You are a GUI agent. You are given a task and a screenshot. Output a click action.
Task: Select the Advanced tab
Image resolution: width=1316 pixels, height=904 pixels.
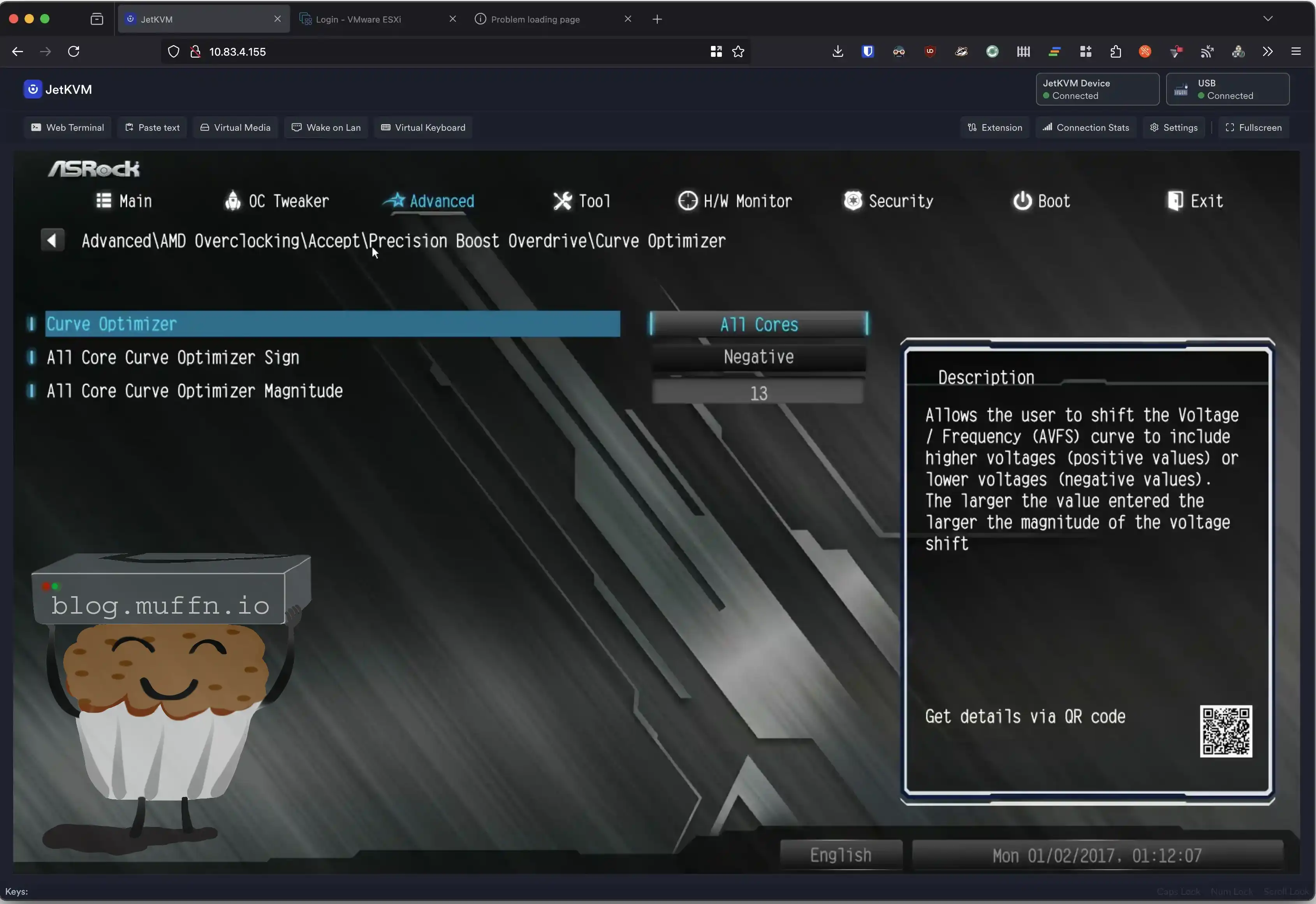(429, 201)
